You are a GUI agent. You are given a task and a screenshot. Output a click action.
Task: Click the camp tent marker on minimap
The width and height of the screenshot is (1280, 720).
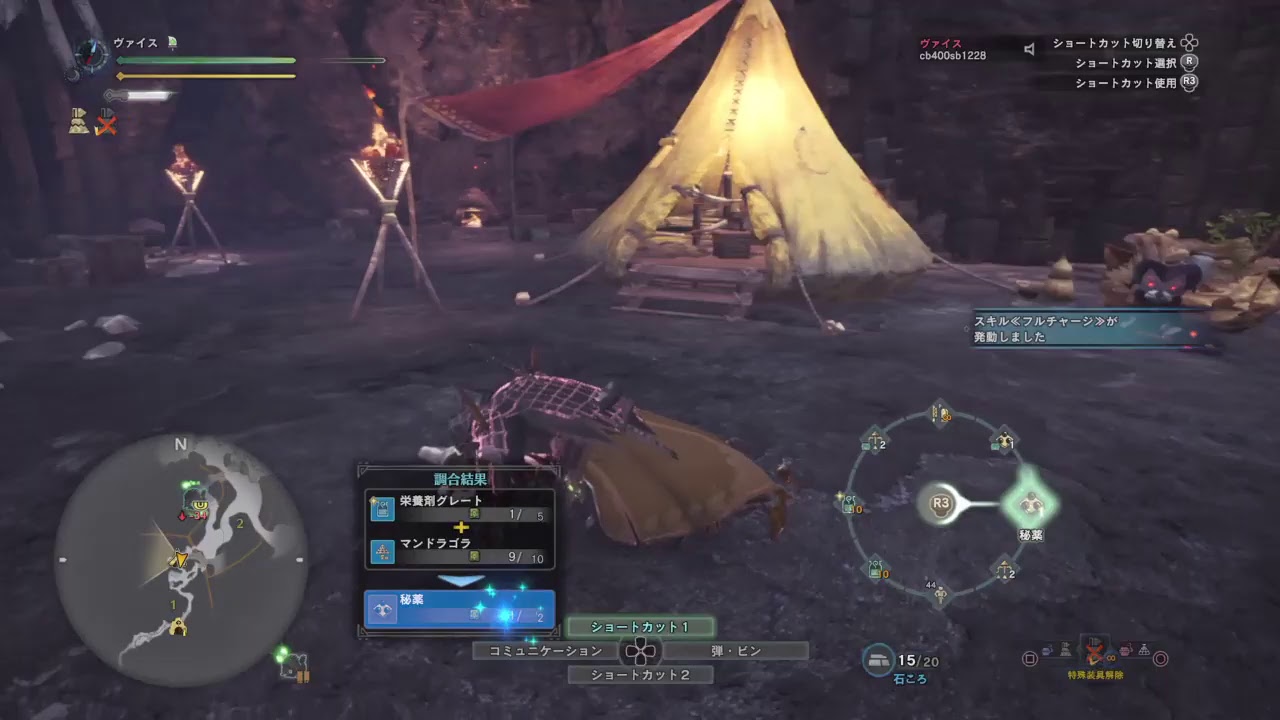(x=179, y=627)
